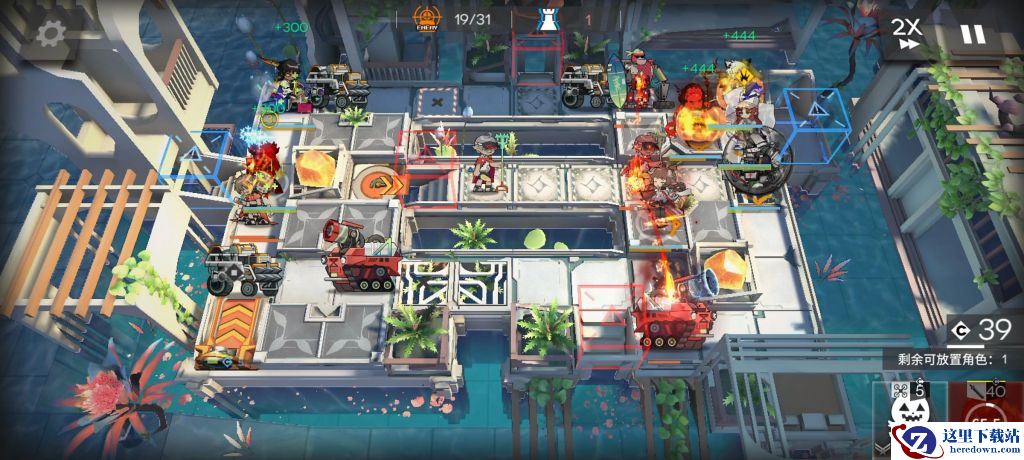Pause the battle
Image resolution: width=1024 pixels, height=460 pixels.
coord(972,34)
